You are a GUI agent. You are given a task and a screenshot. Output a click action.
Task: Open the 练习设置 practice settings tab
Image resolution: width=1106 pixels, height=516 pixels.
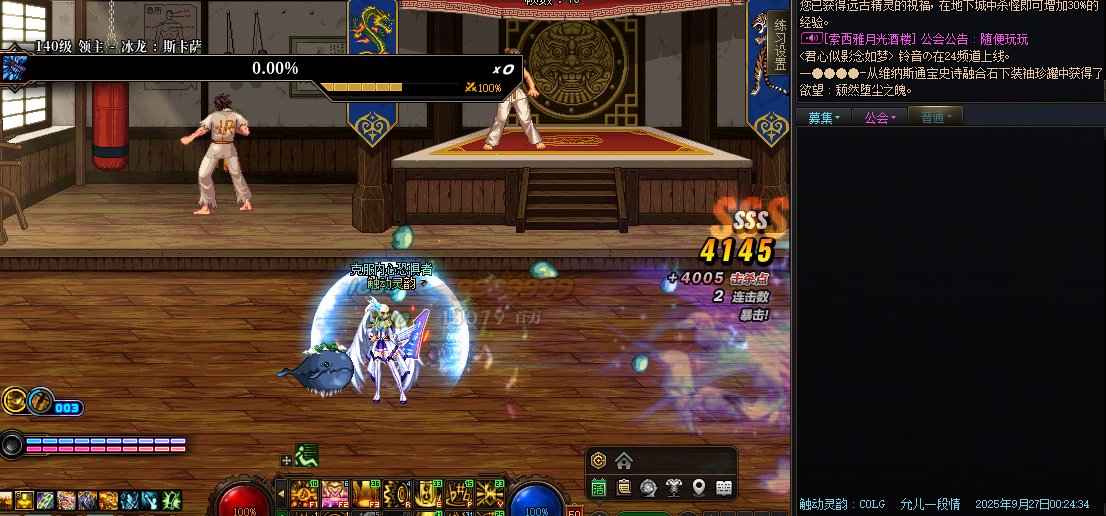coord(780,44)
